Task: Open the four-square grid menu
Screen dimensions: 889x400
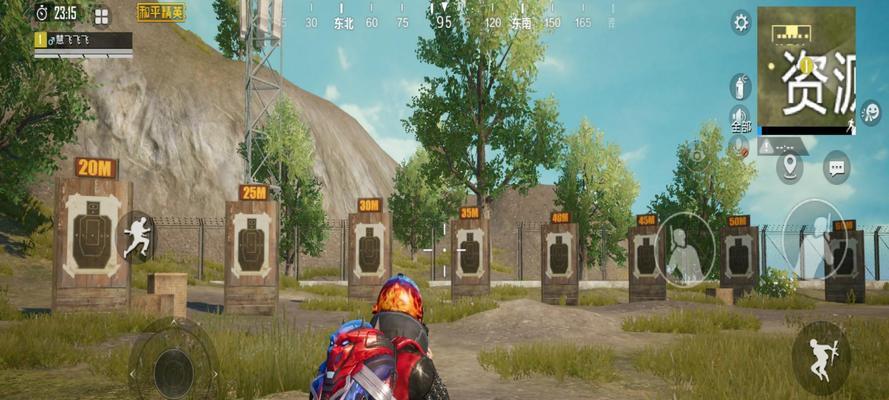Action: (x=101, y=15)
